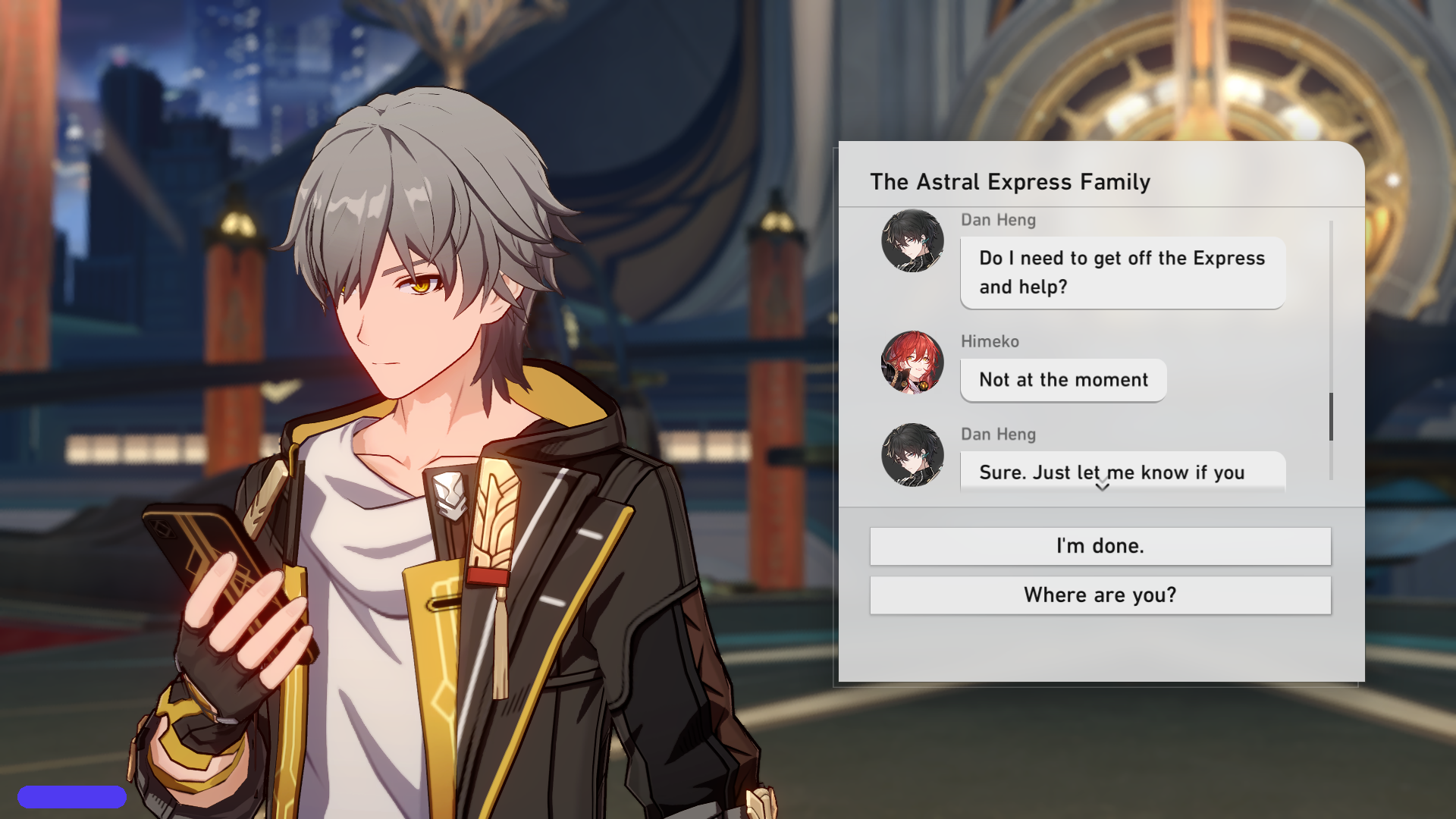Reveal Dan Heng's cut-off message via the arrow
The height and width of the screenshot is (819, 1456).
1101,488
